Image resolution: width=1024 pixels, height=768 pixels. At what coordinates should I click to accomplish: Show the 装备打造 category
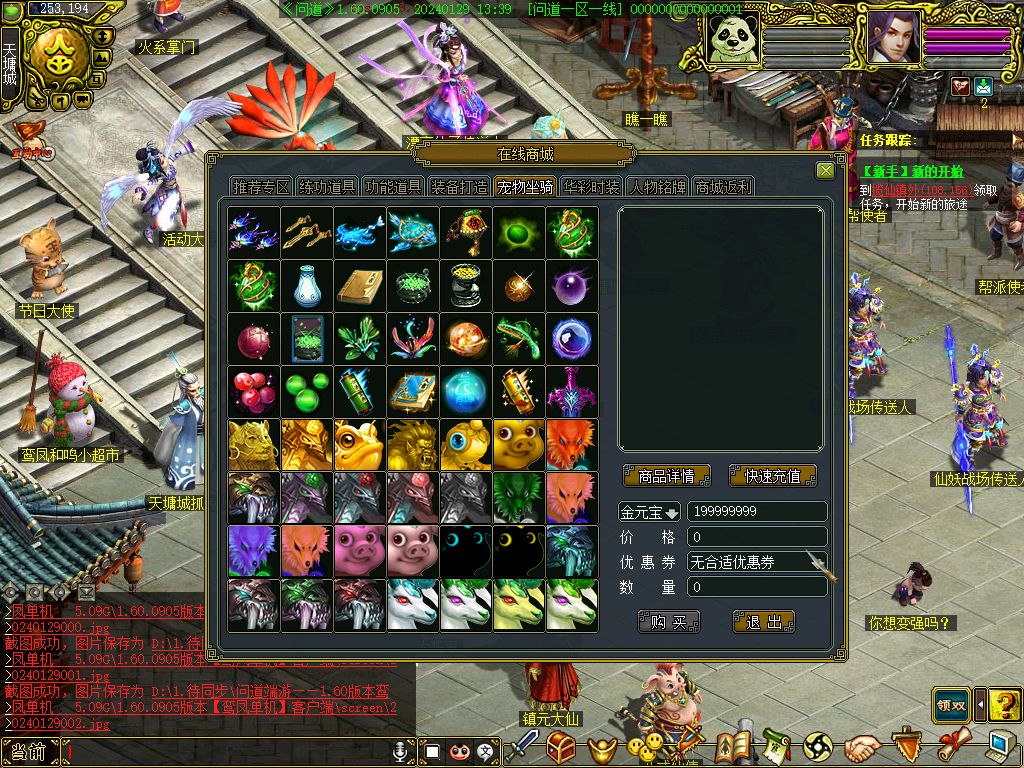click(459, 187)
